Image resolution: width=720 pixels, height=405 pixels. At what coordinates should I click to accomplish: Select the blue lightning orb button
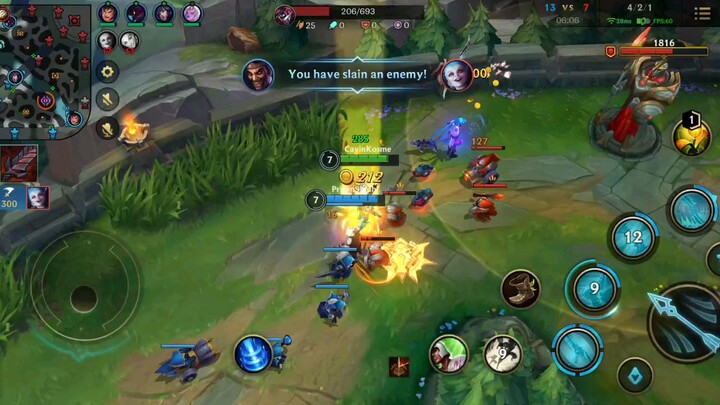pyautogui.click(x=254, y=354)
